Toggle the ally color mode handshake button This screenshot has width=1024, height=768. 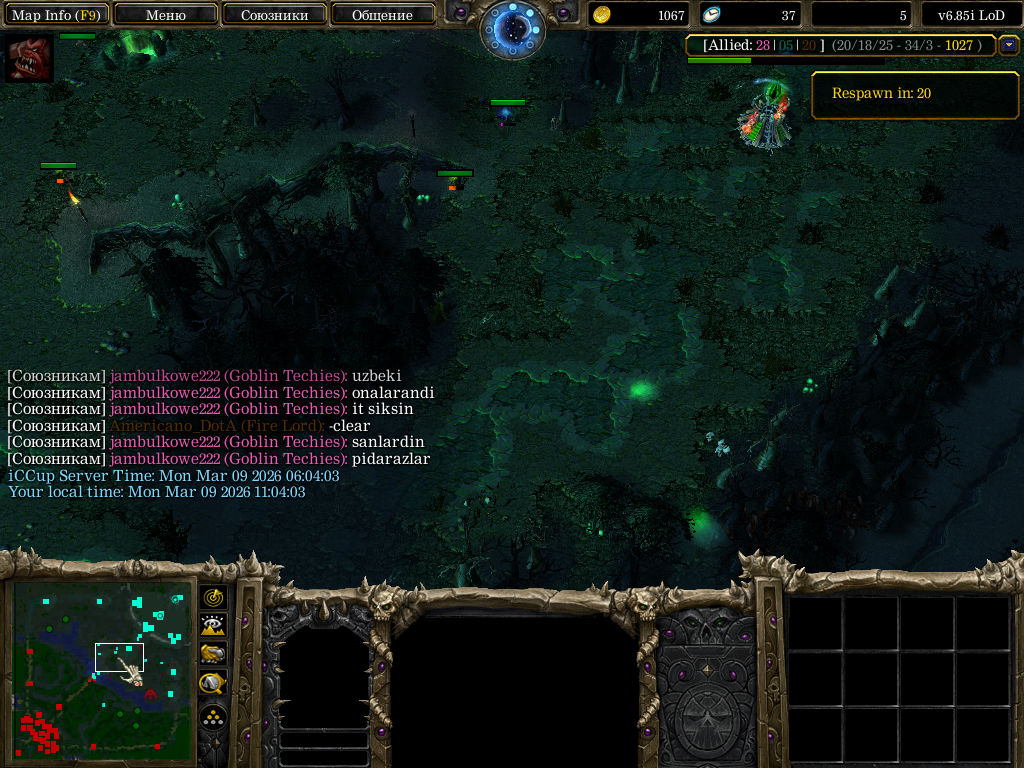213,654
